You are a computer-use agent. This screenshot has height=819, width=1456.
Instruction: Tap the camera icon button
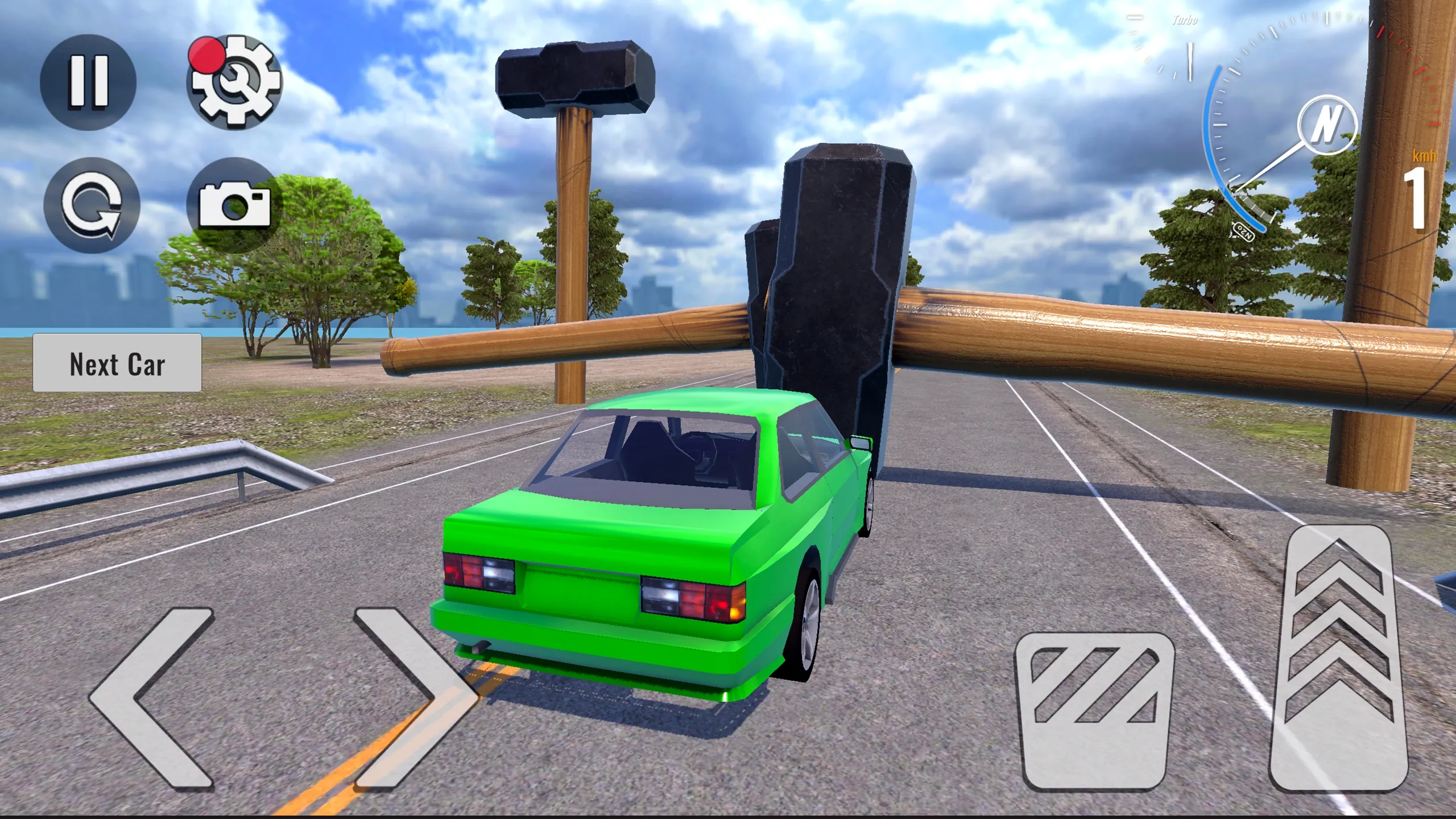(x=234, y=204)
